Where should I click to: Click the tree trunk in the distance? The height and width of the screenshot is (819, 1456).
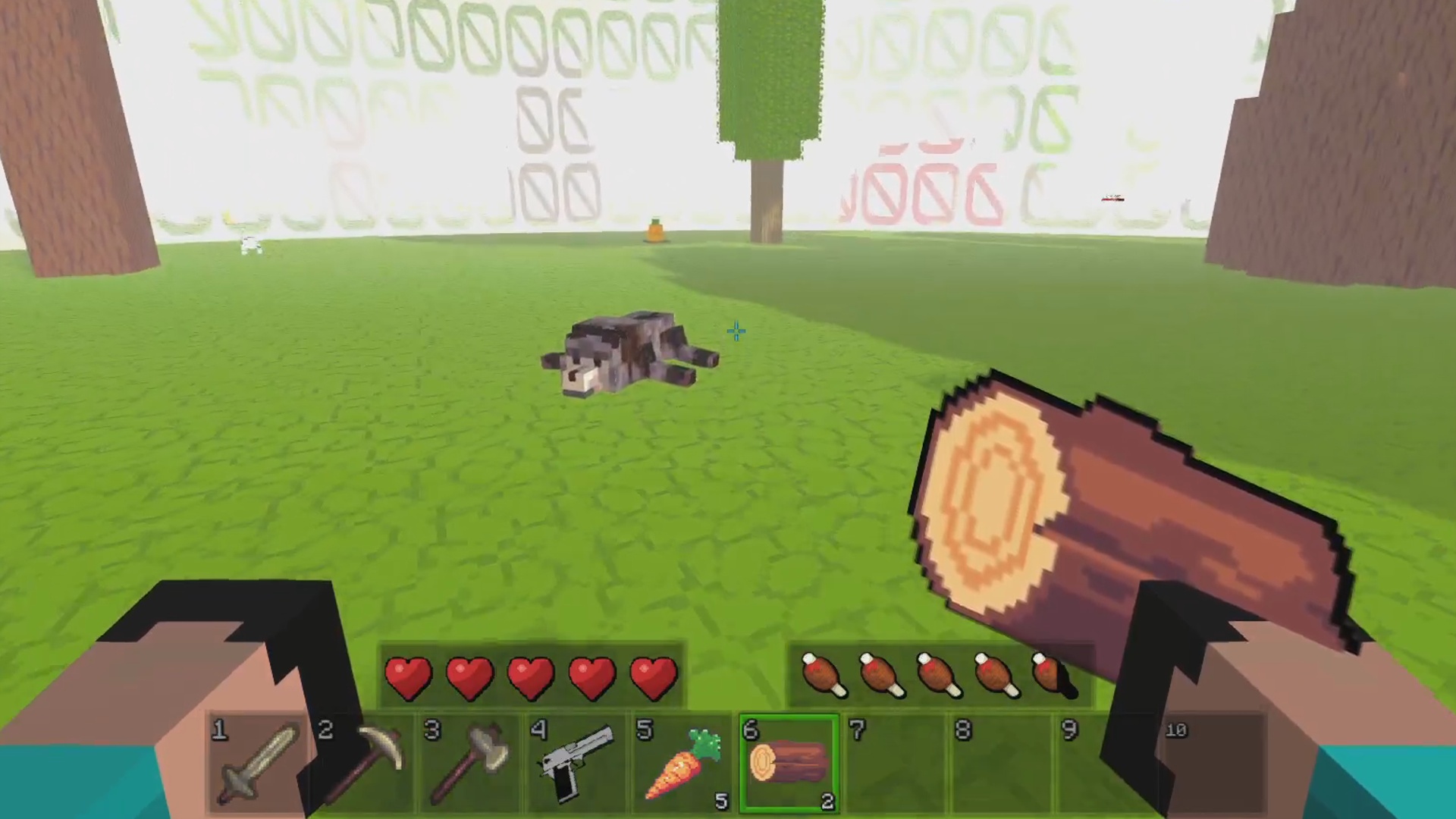pos(767,197)
